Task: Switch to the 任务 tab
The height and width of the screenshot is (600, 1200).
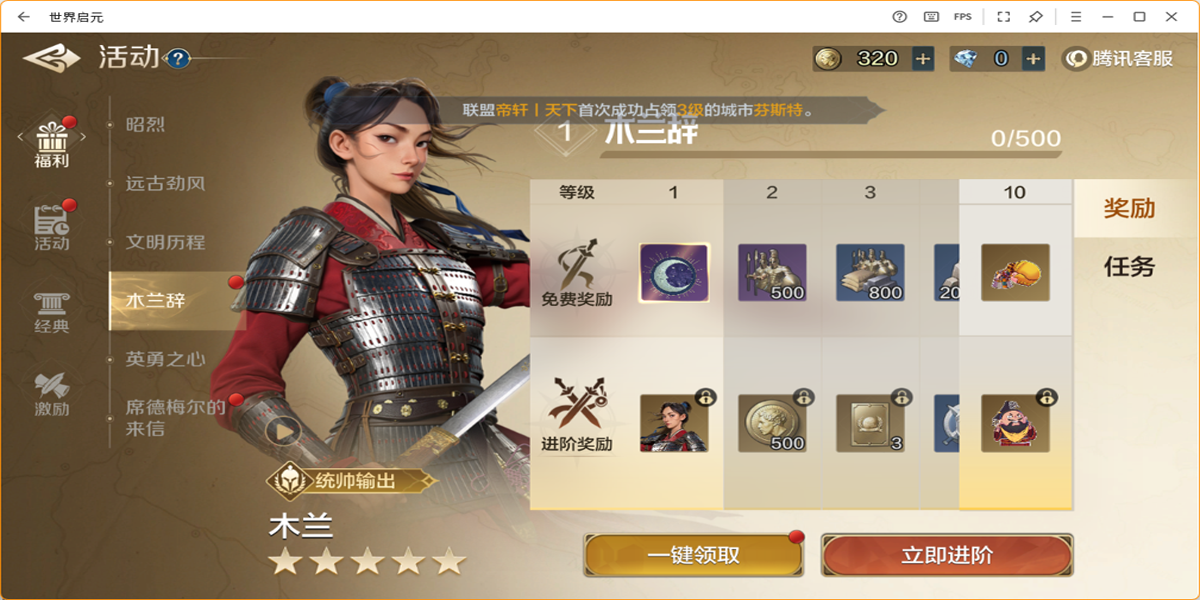Action: 1129,266
